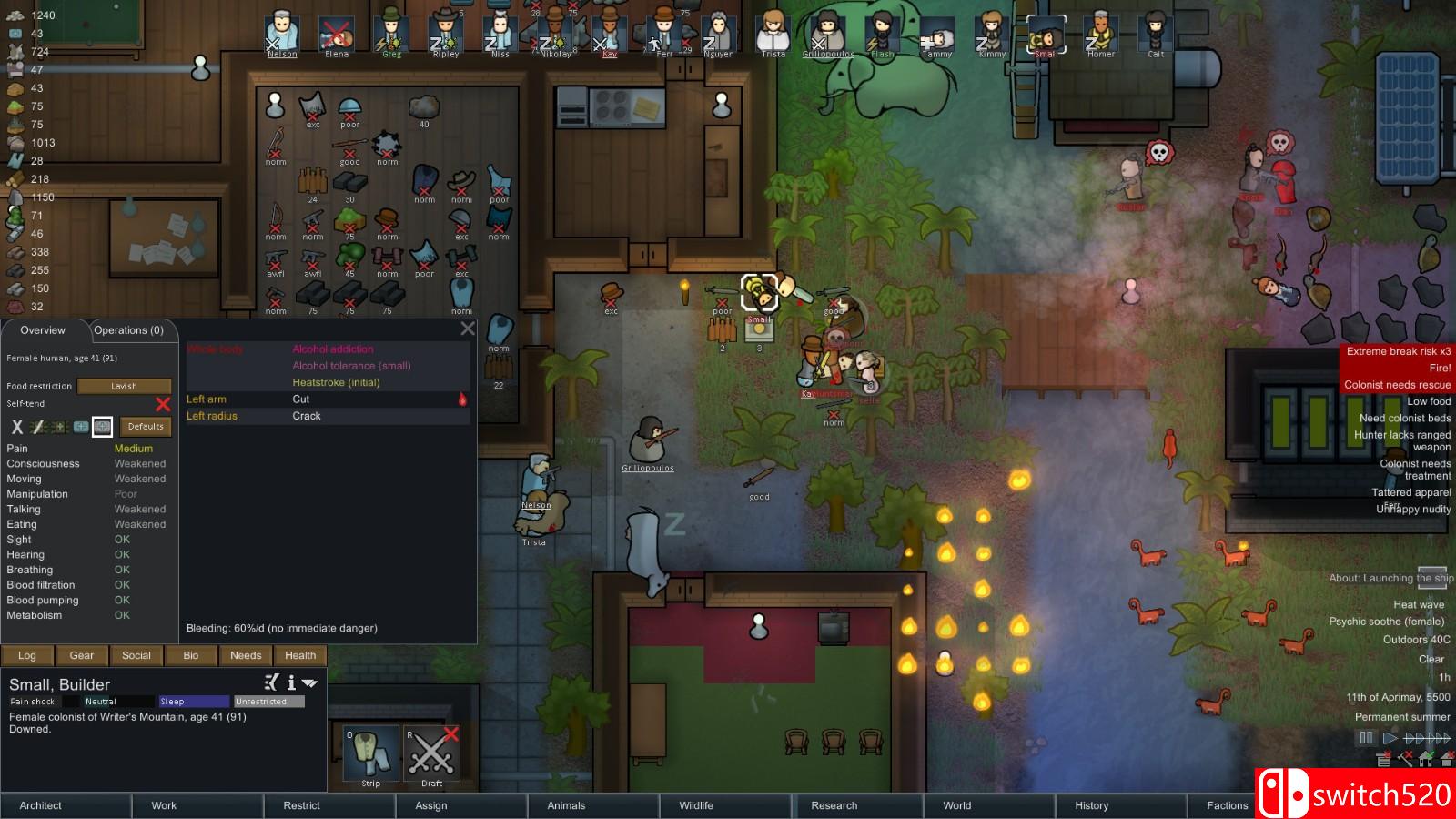
Task: Open detailed info with the 'i' icon
Action: [291, 682]
